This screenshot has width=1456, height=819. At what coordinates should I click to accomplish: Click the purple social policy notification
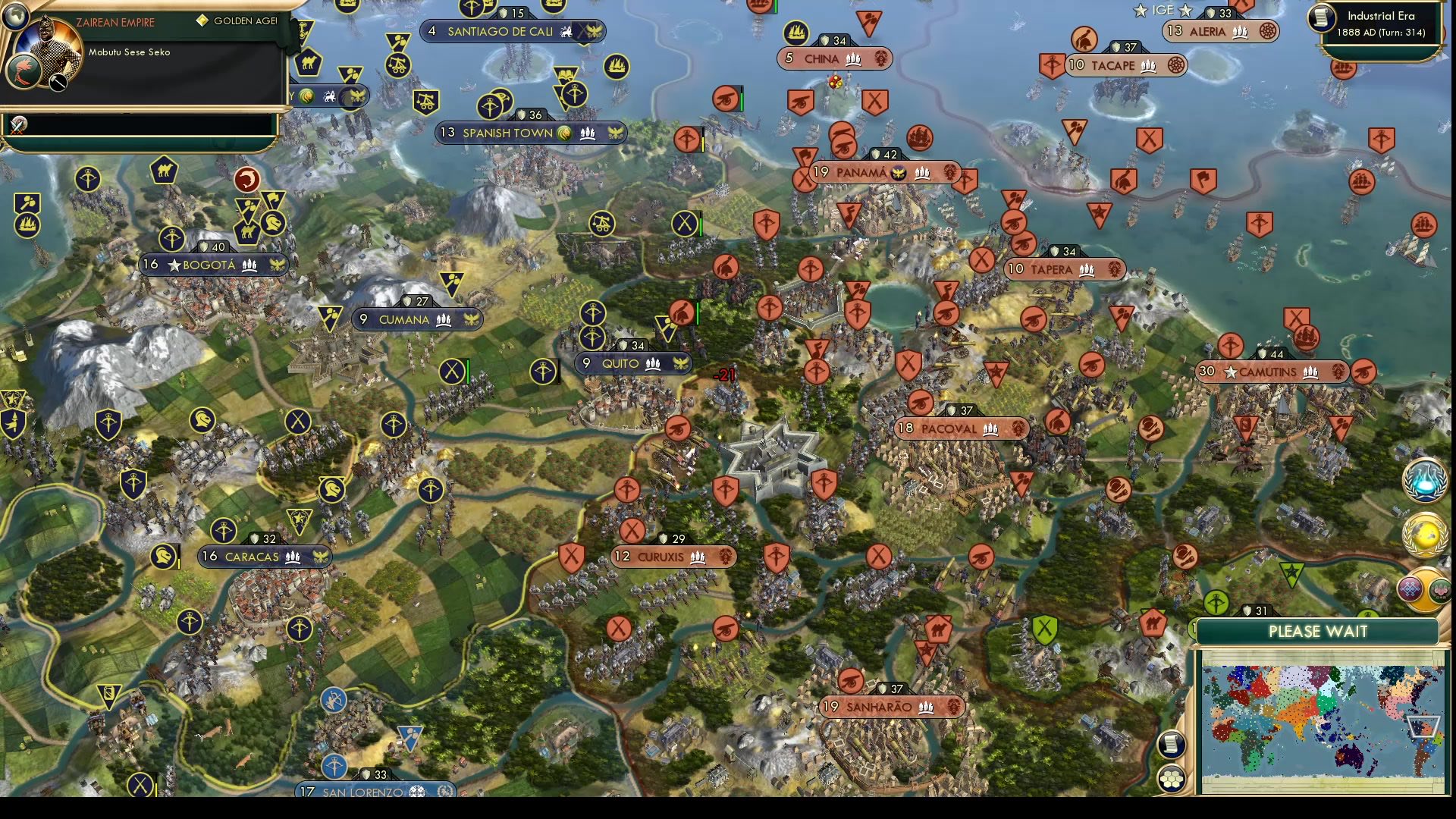click(1410, 590)
